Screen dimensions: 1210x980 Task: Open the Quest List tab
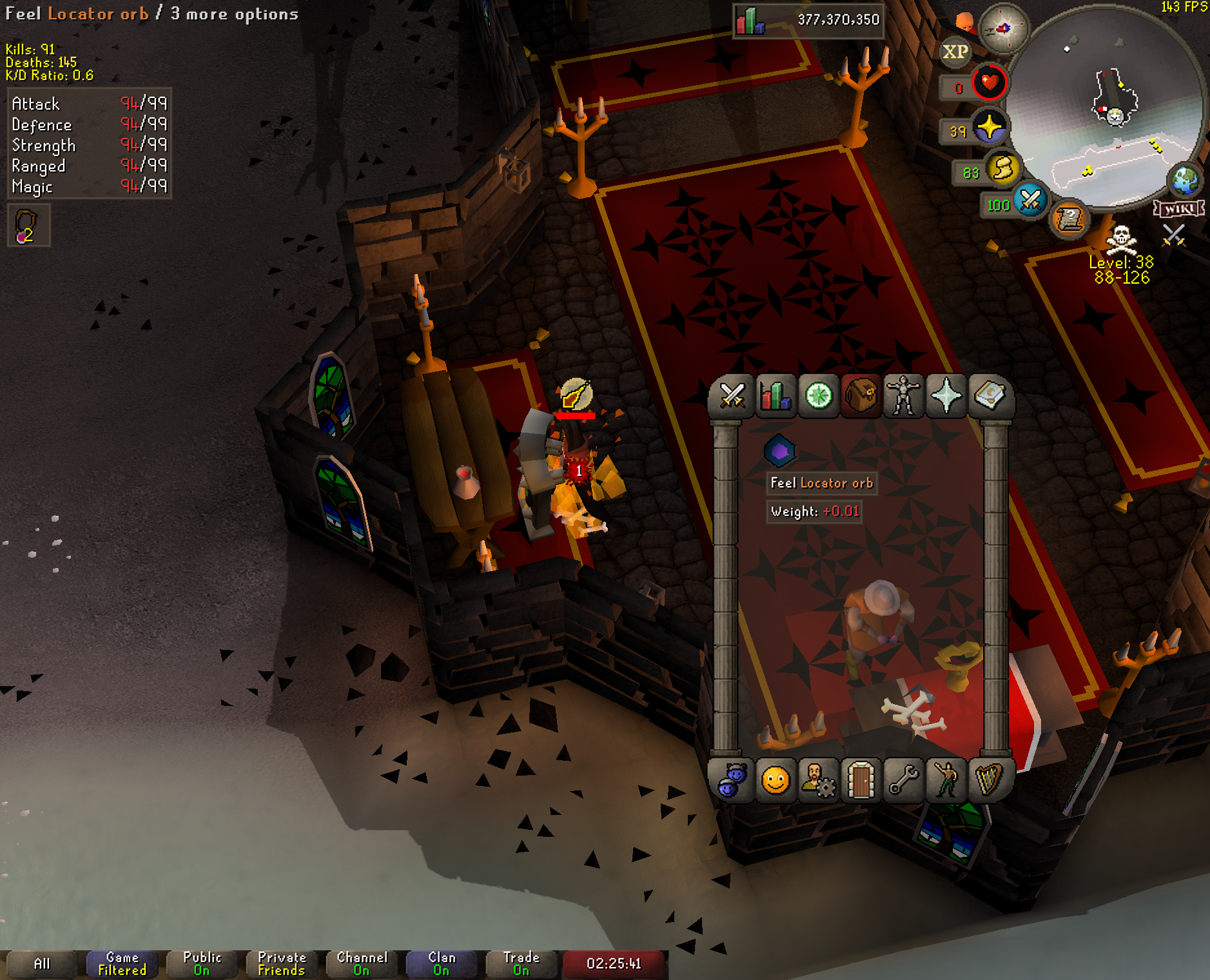[818, 395]
